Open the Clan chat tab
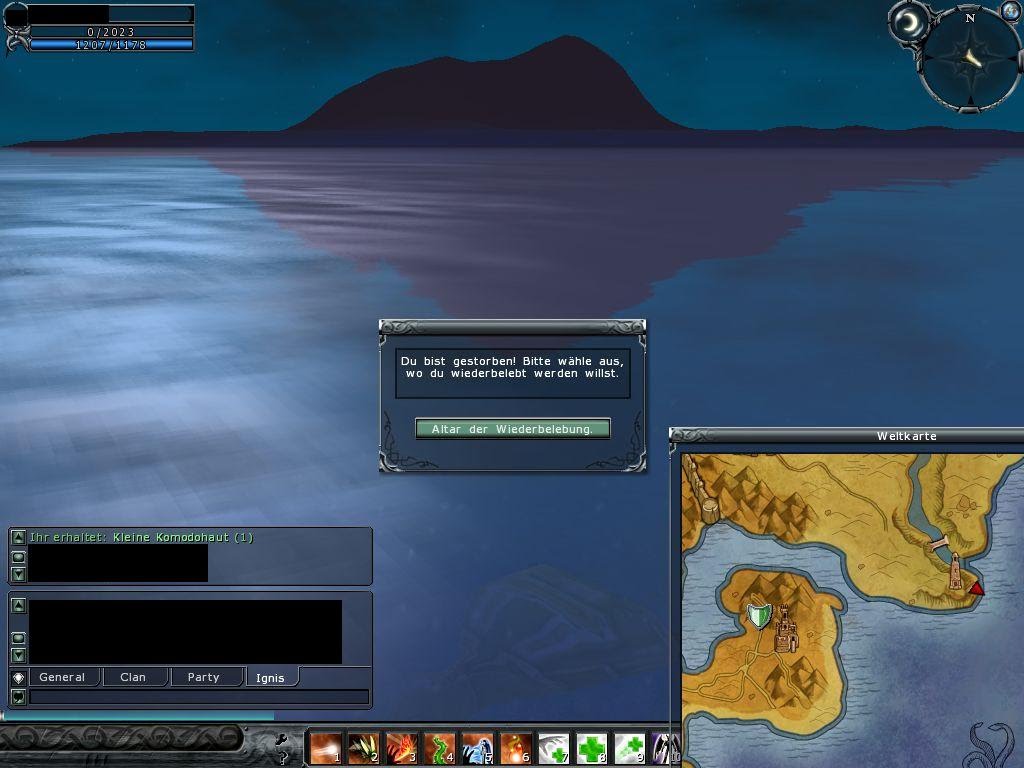Screen dimensions: 1024x768 pyautogui.click(x=133, y=677)
